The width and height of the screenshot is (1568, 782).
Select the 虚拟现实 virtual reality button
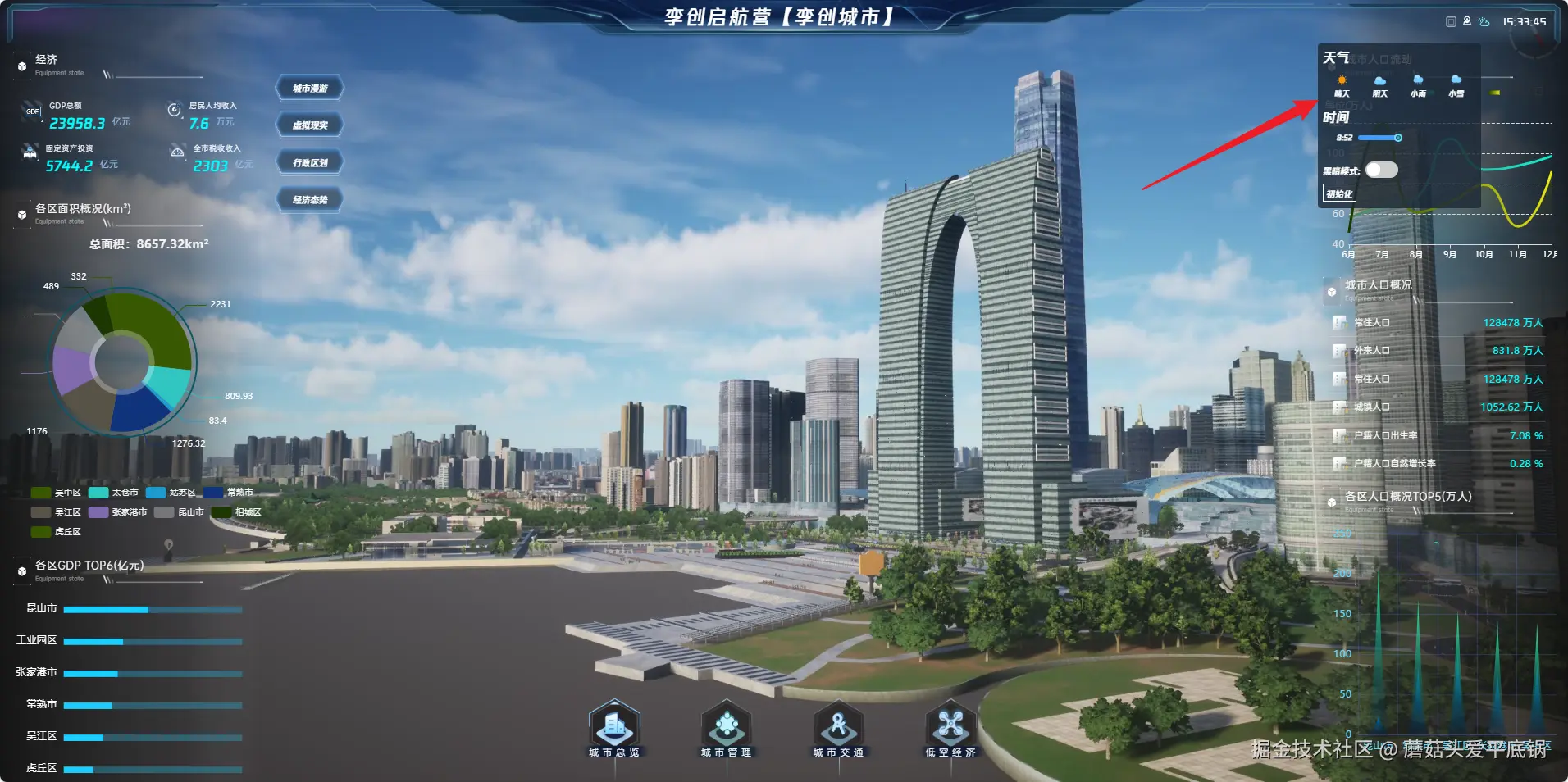pos(310,125)
